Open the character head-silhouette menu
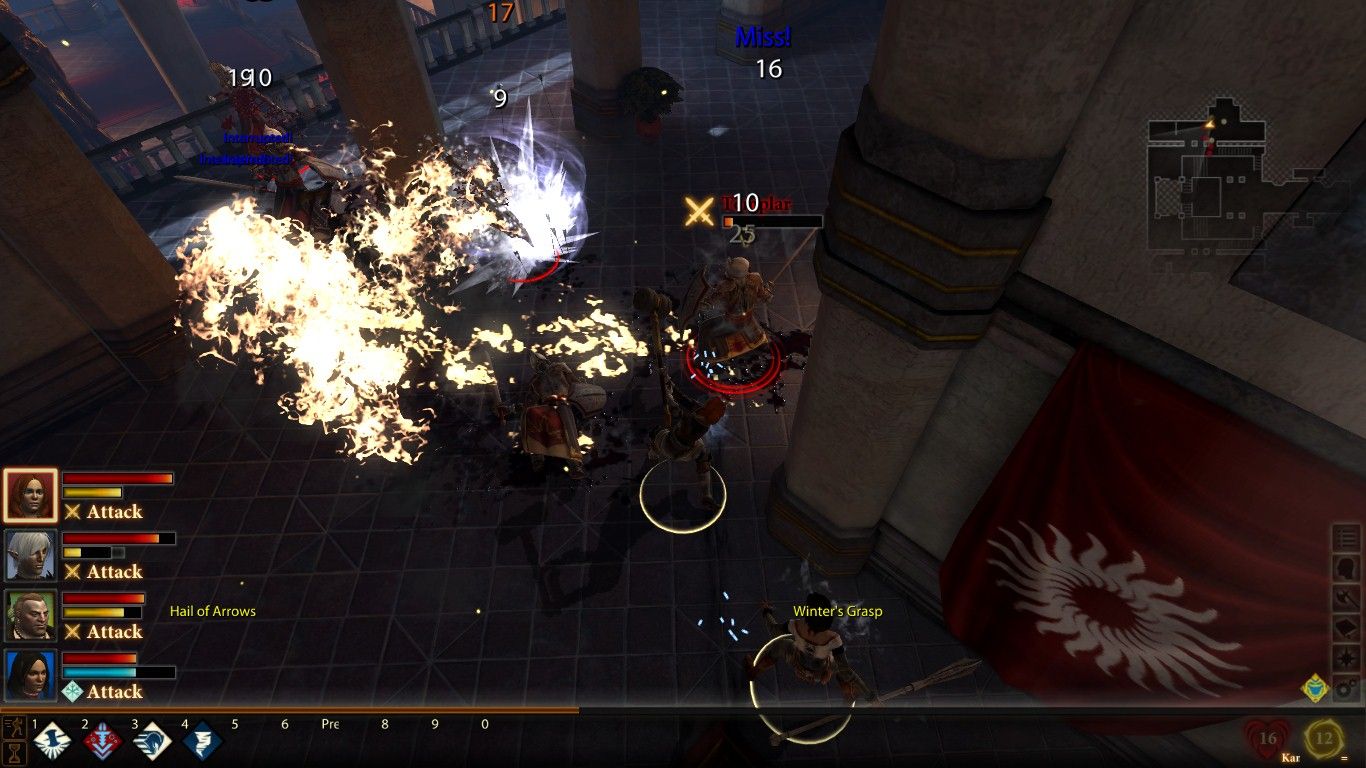 1348,568
